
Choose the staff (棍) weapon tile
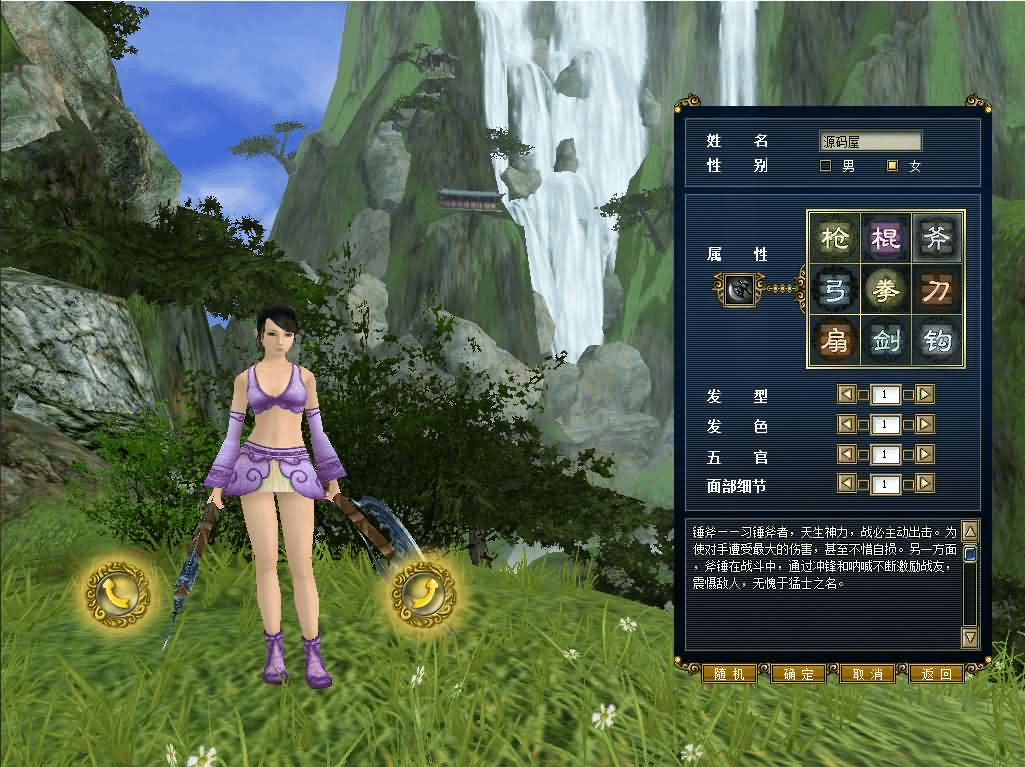[x=886, y=238]
